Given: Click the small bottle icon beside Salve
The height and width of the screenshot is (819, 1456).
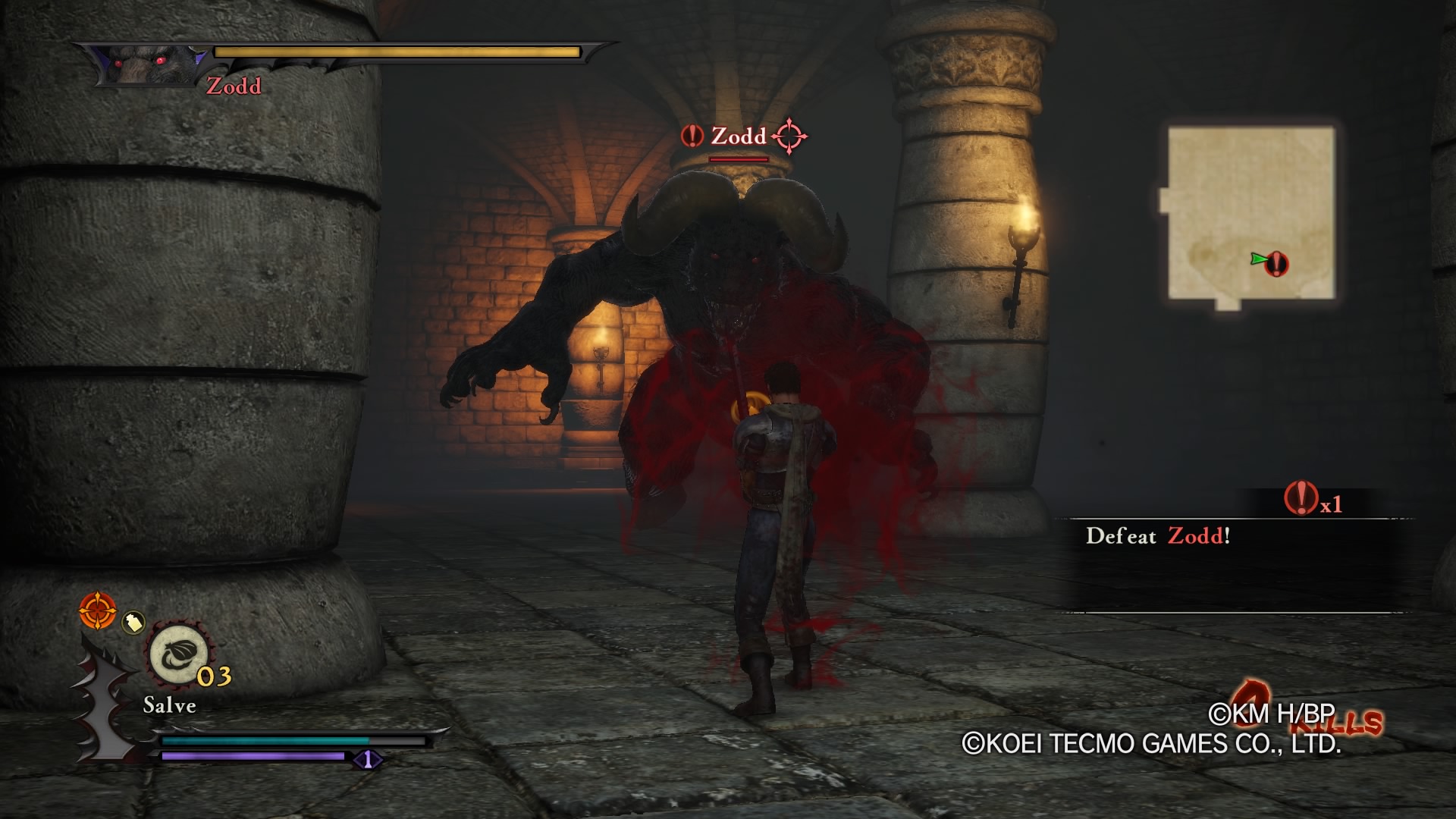Looking at the screenshot, I should [133, 623].
